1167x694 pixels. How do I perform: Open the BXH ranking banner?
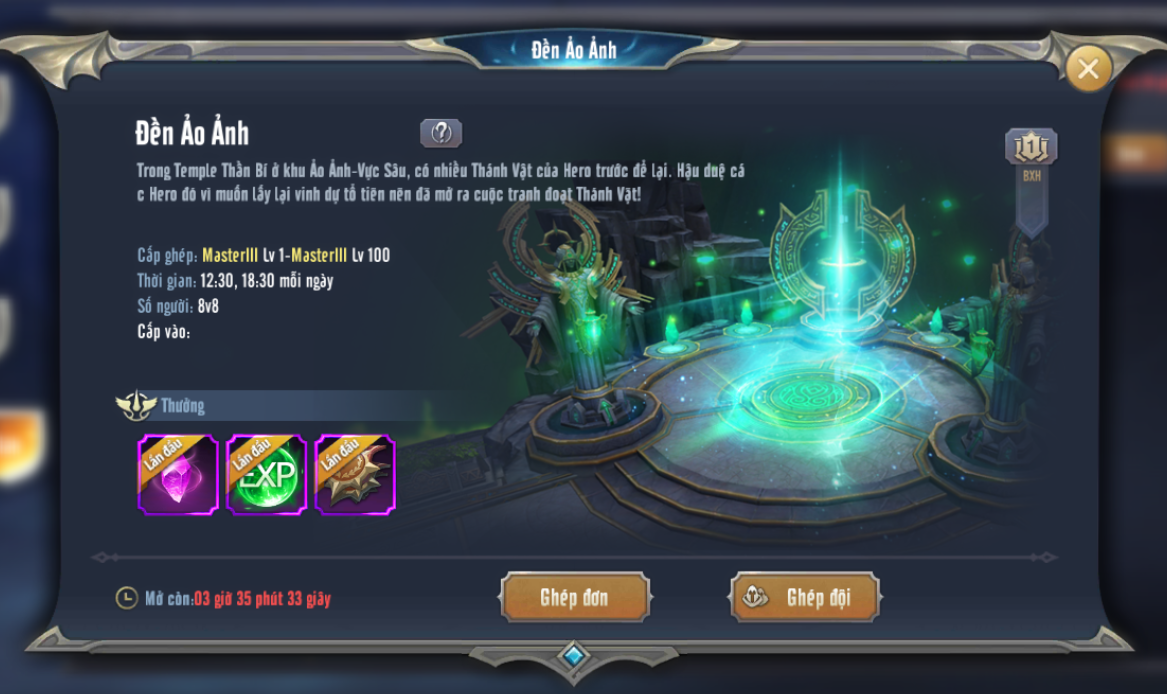click(x=1031, y=159)
